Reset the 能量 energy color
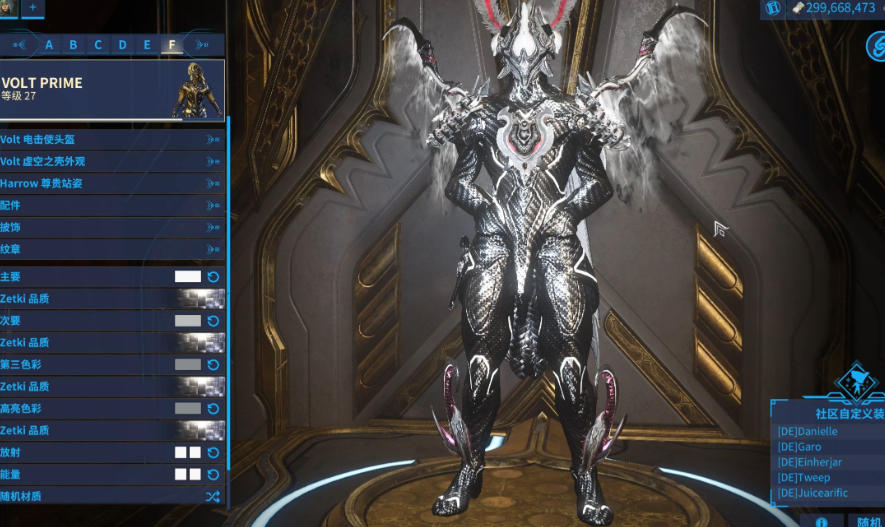 [x=213, y=474]
